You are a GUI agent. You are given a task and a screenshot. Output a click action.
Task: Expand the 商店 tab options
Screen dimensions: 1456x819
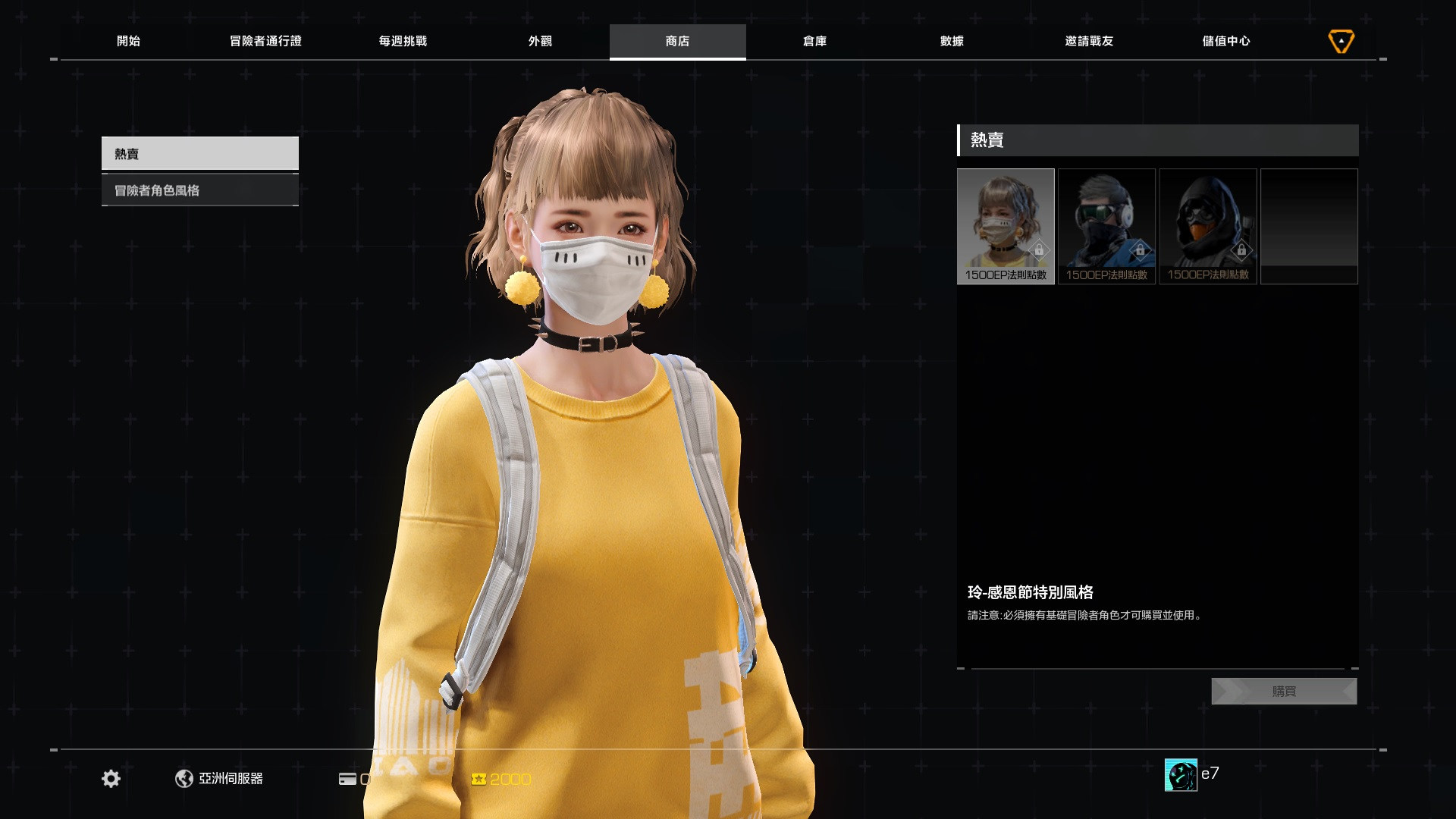pyautogui.click(x=677, y=41)
